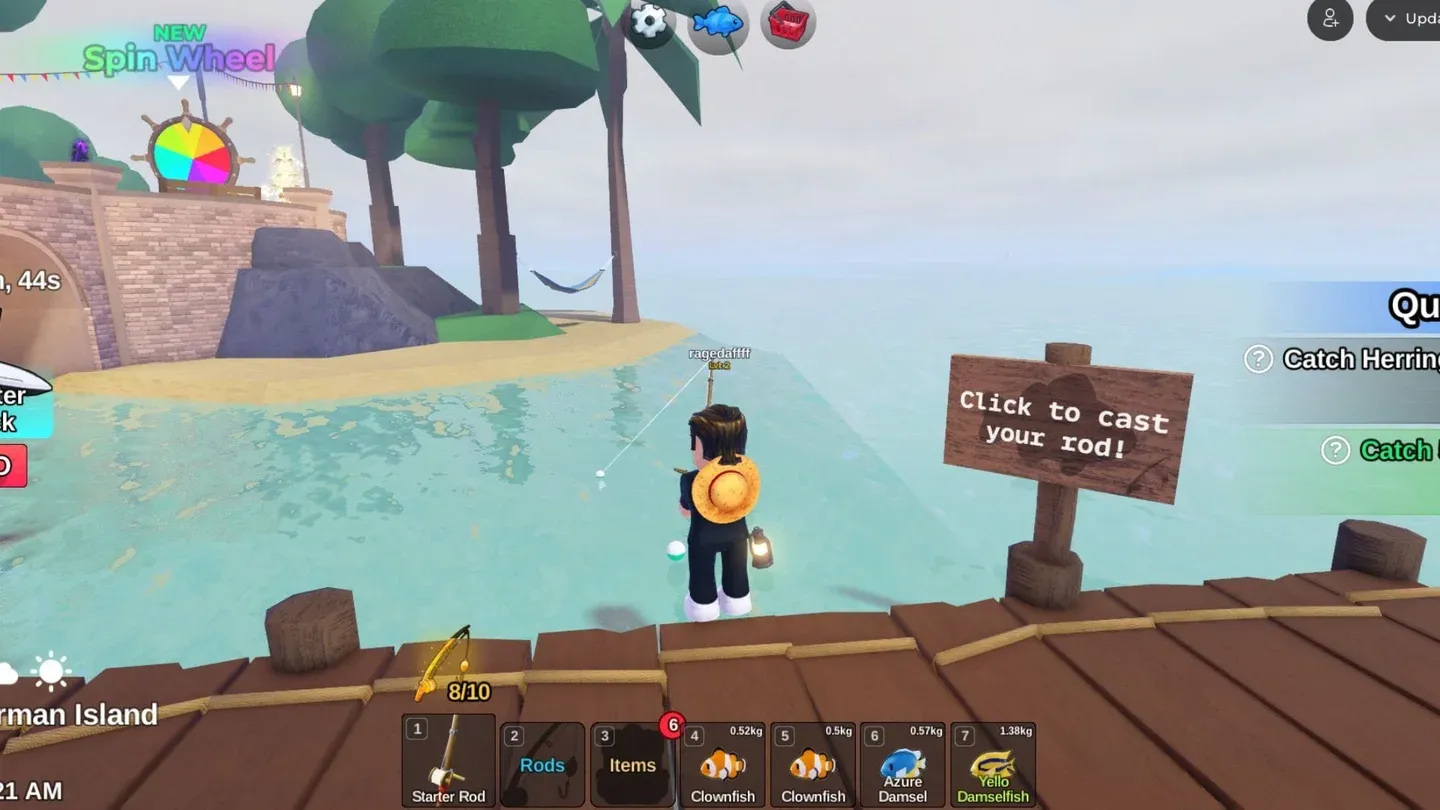This screenshot has height=810, width=1440.
Task: Click the add friend icon
Action: click(x=1329, y=19)
